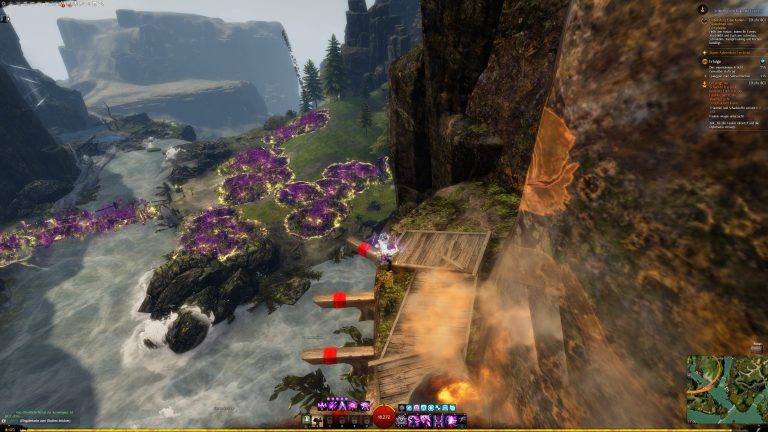This screenshot has height=432, width=768.
Task: Click the teal boon icon above utilities
Action: click(x=410, y=407)
